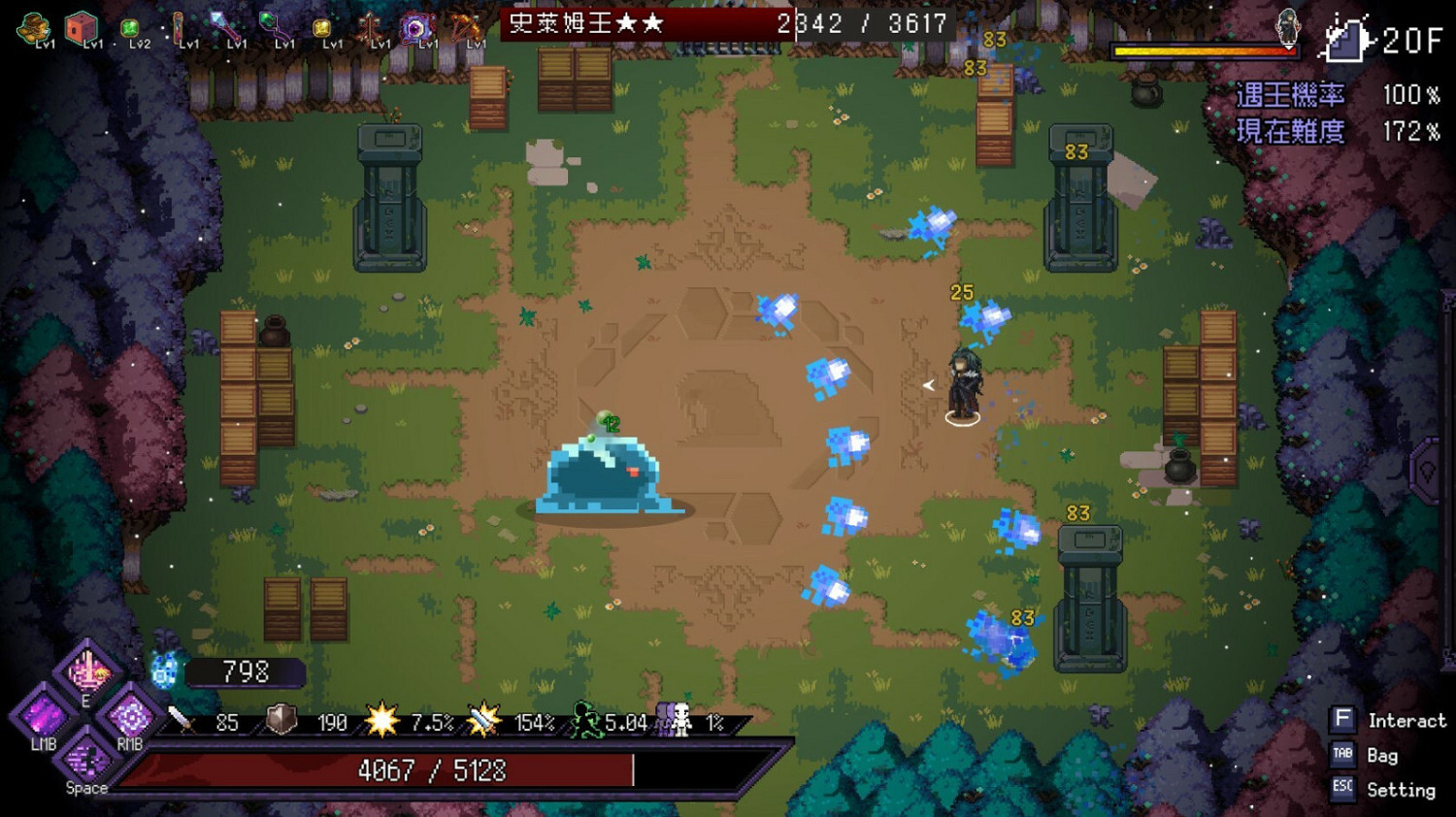
Task: Click the crit chance star icon at 7.5%
Action: (381, 720)
